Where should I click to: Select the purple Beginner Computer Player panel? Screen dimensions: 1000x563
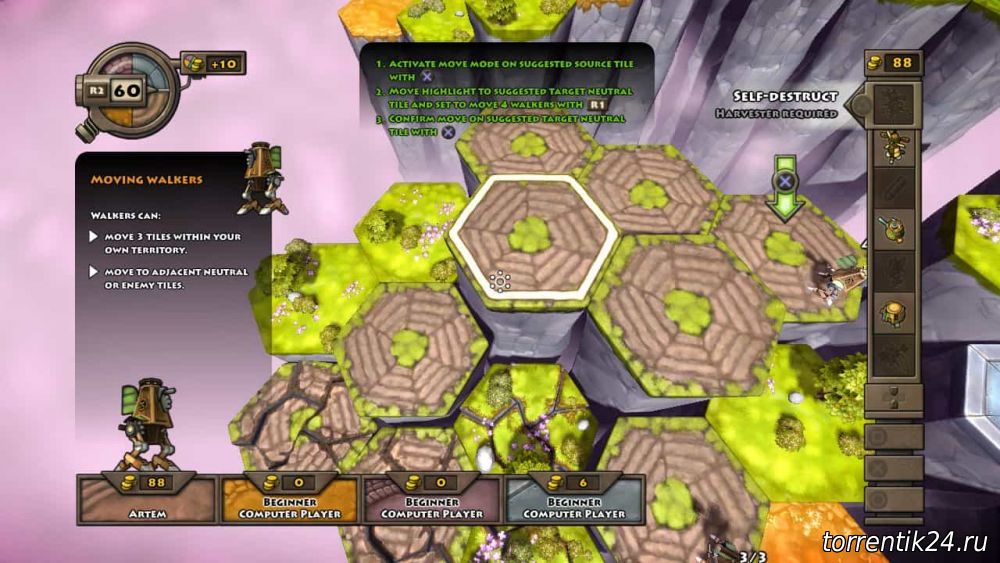(431, 498)
